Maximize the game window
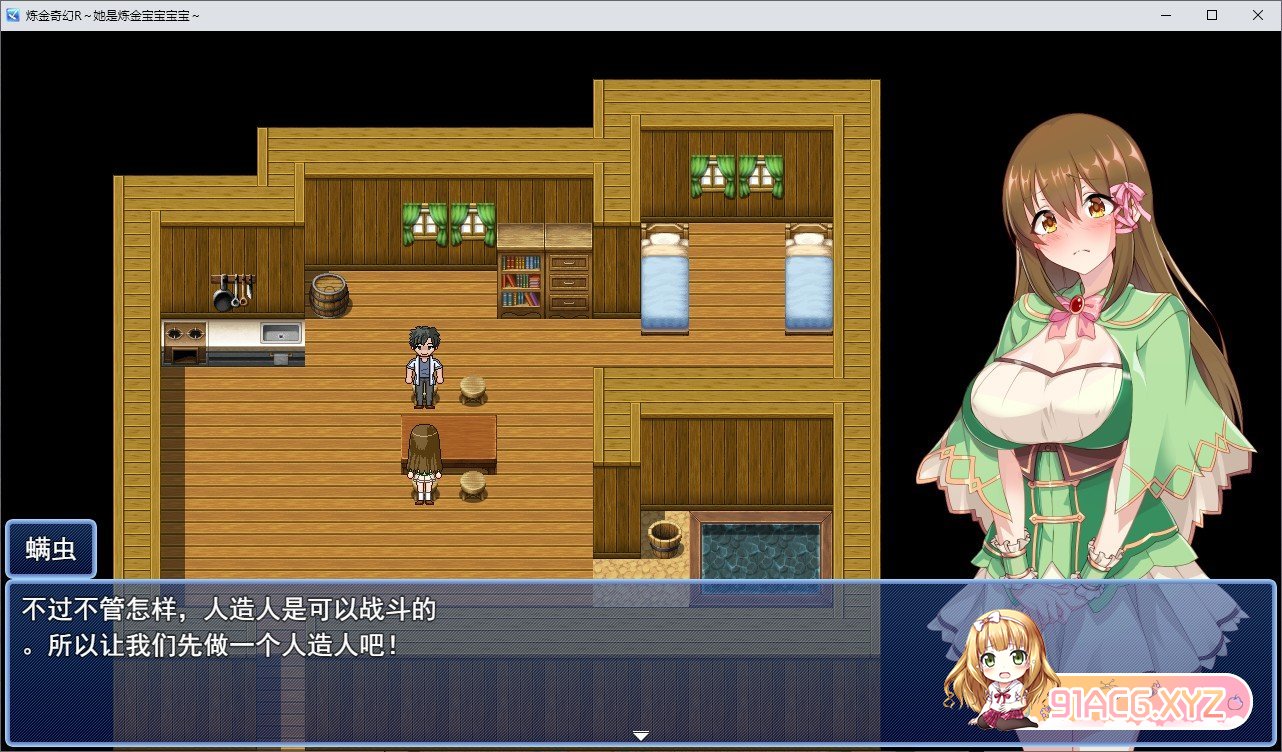This screenshot has width=1282, height=752. [x=1212, y=15]
